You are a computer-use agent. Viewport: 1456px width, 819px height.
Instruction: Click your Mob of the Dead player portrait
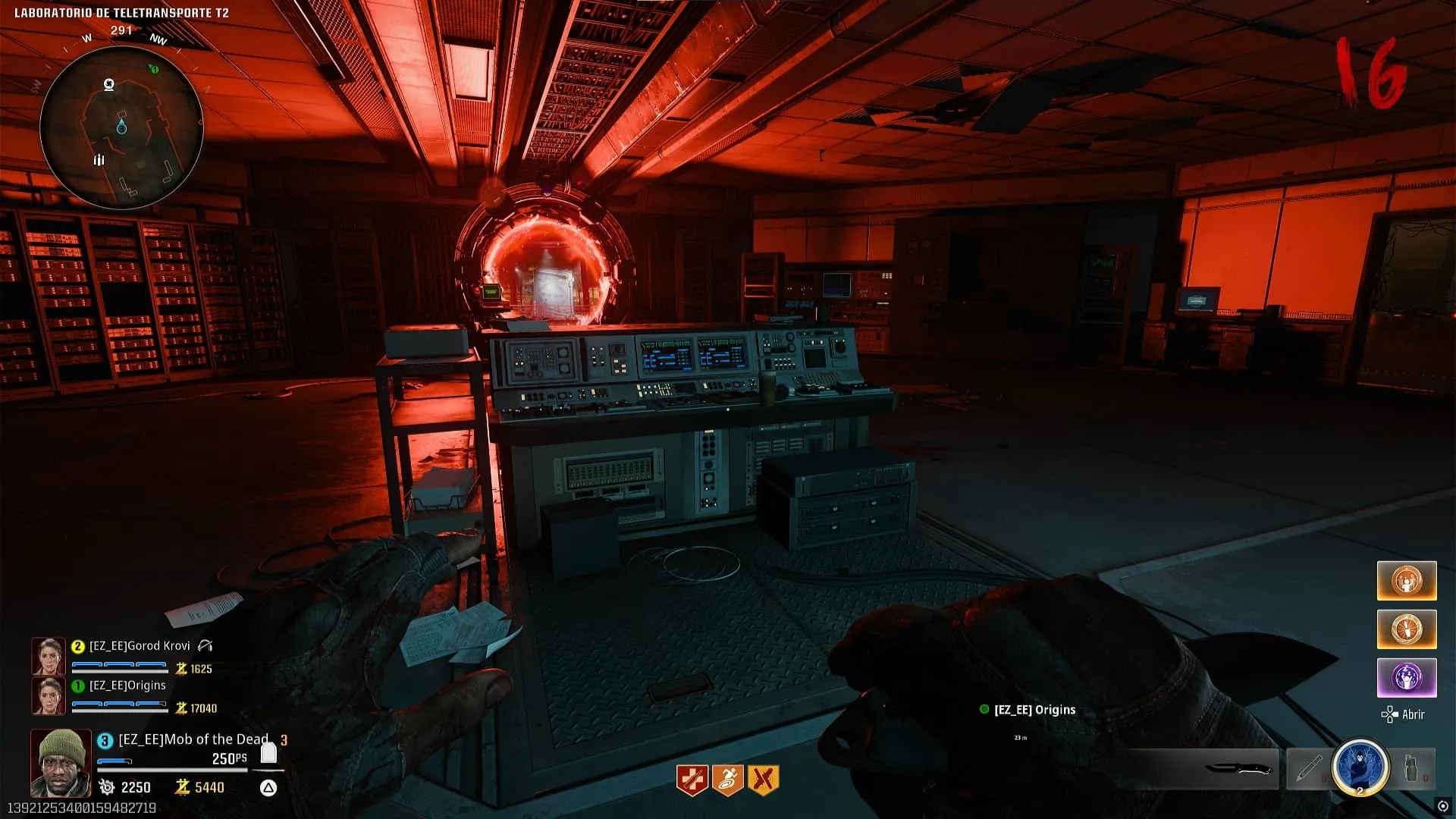pyautogui.click(x=61, y=762)
